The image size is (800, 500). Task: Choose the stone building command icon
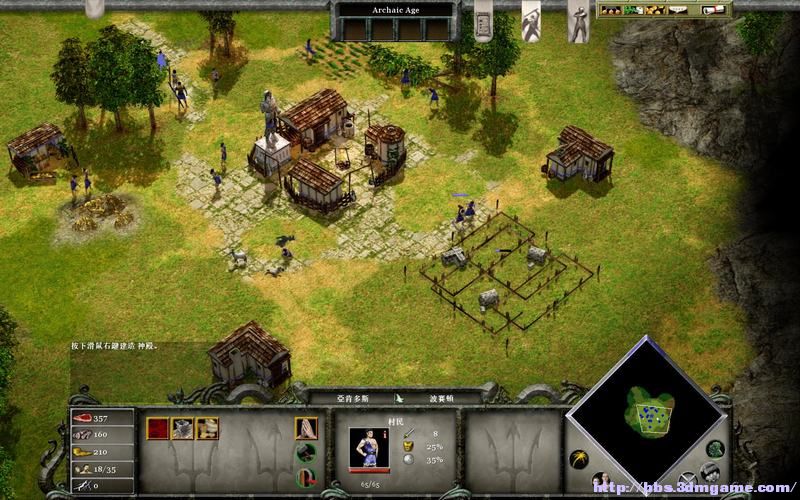coord(182,429)
